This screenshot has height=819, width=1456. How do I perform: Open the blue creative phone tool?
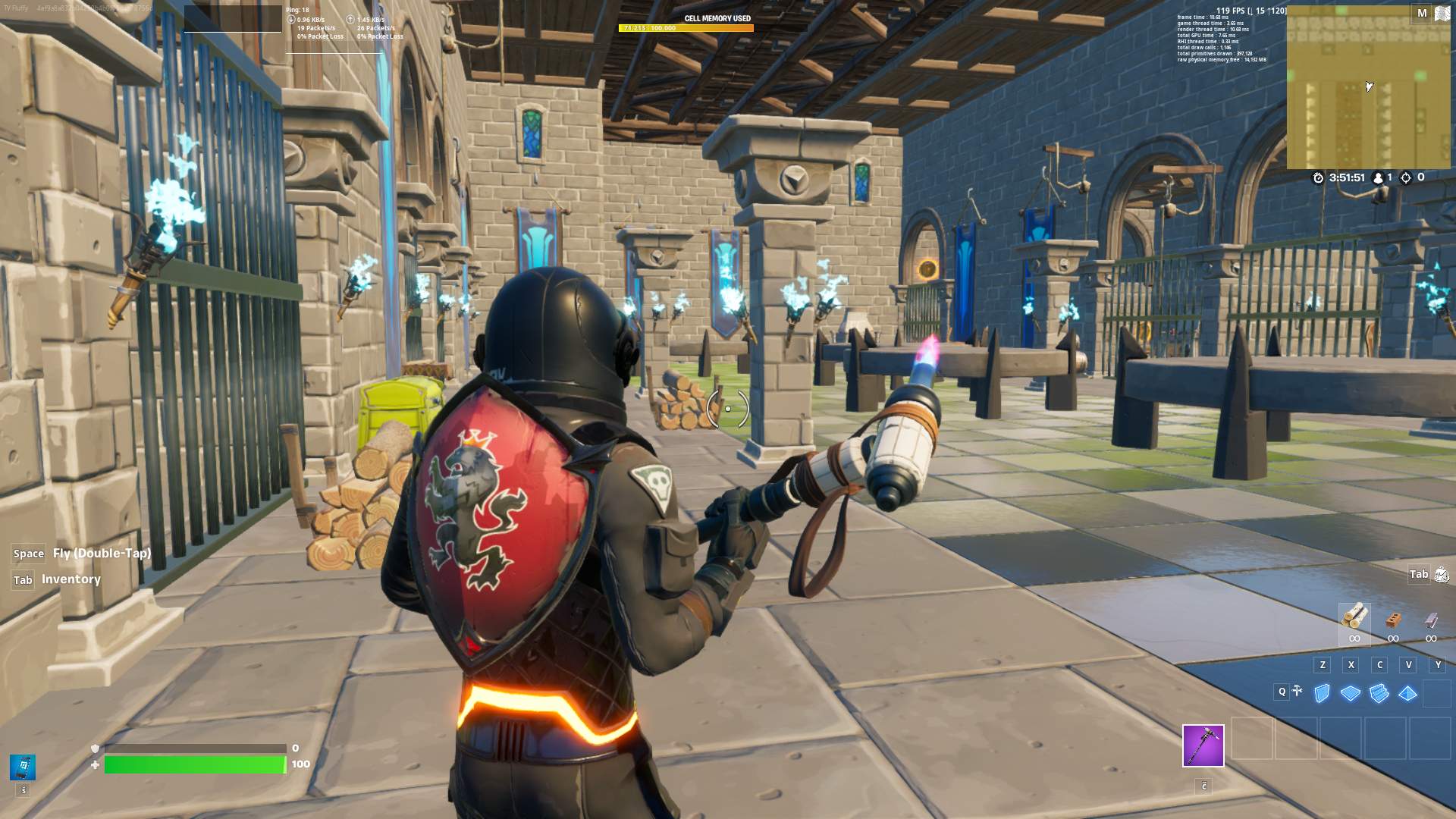pyautogui.click(x=23, y=767)
